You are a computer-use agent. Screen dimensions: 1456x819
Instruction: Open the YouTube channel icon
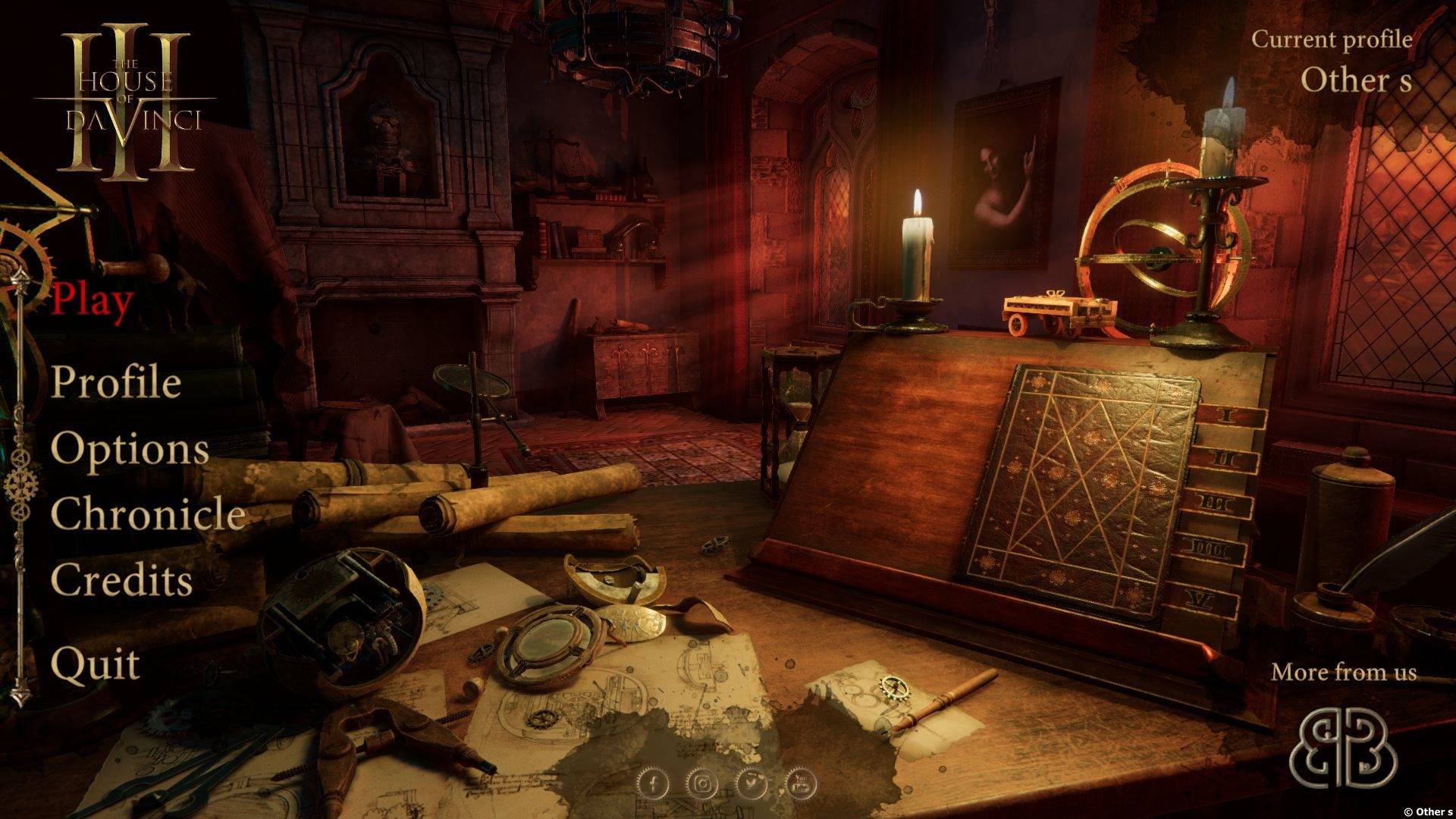801,784
